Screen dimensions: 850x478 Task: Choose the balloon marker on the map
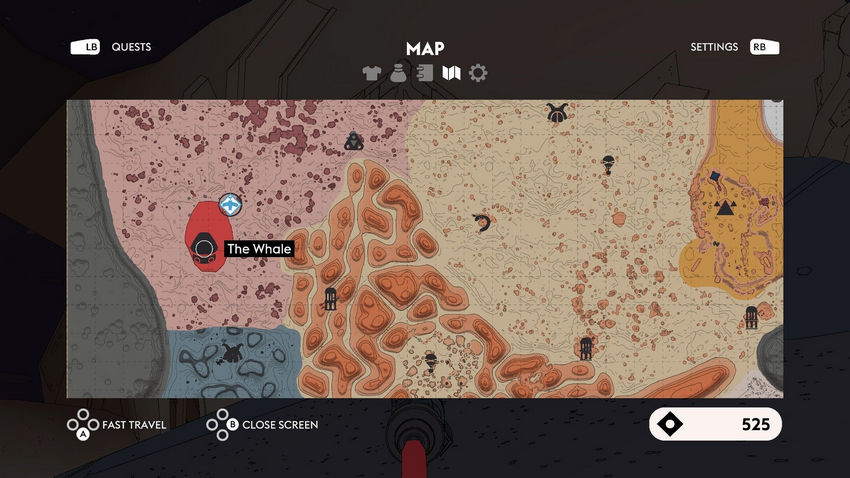[608, 163]
